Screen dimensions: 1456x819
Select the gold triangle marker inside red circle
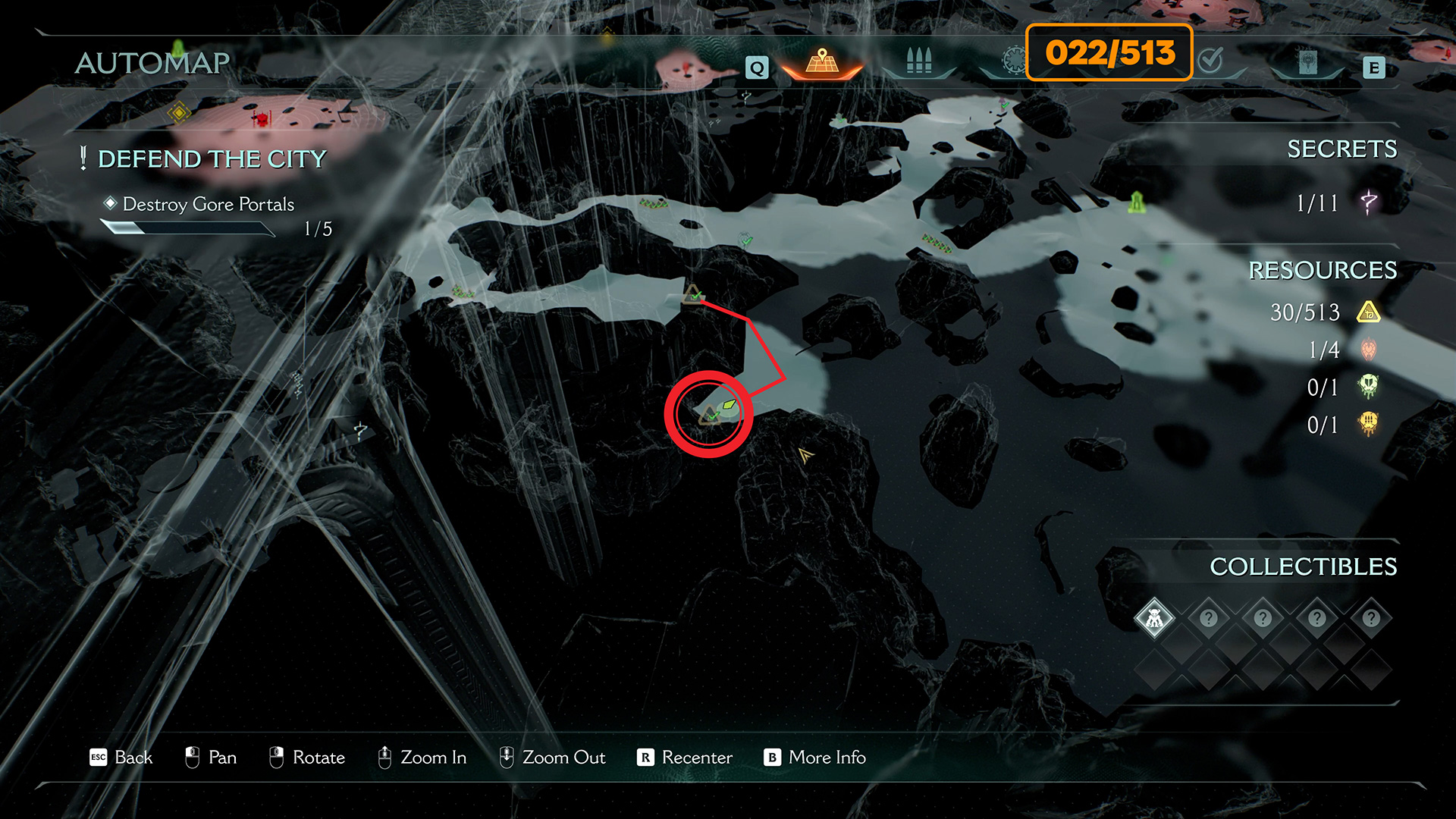(x=708, y=416)
